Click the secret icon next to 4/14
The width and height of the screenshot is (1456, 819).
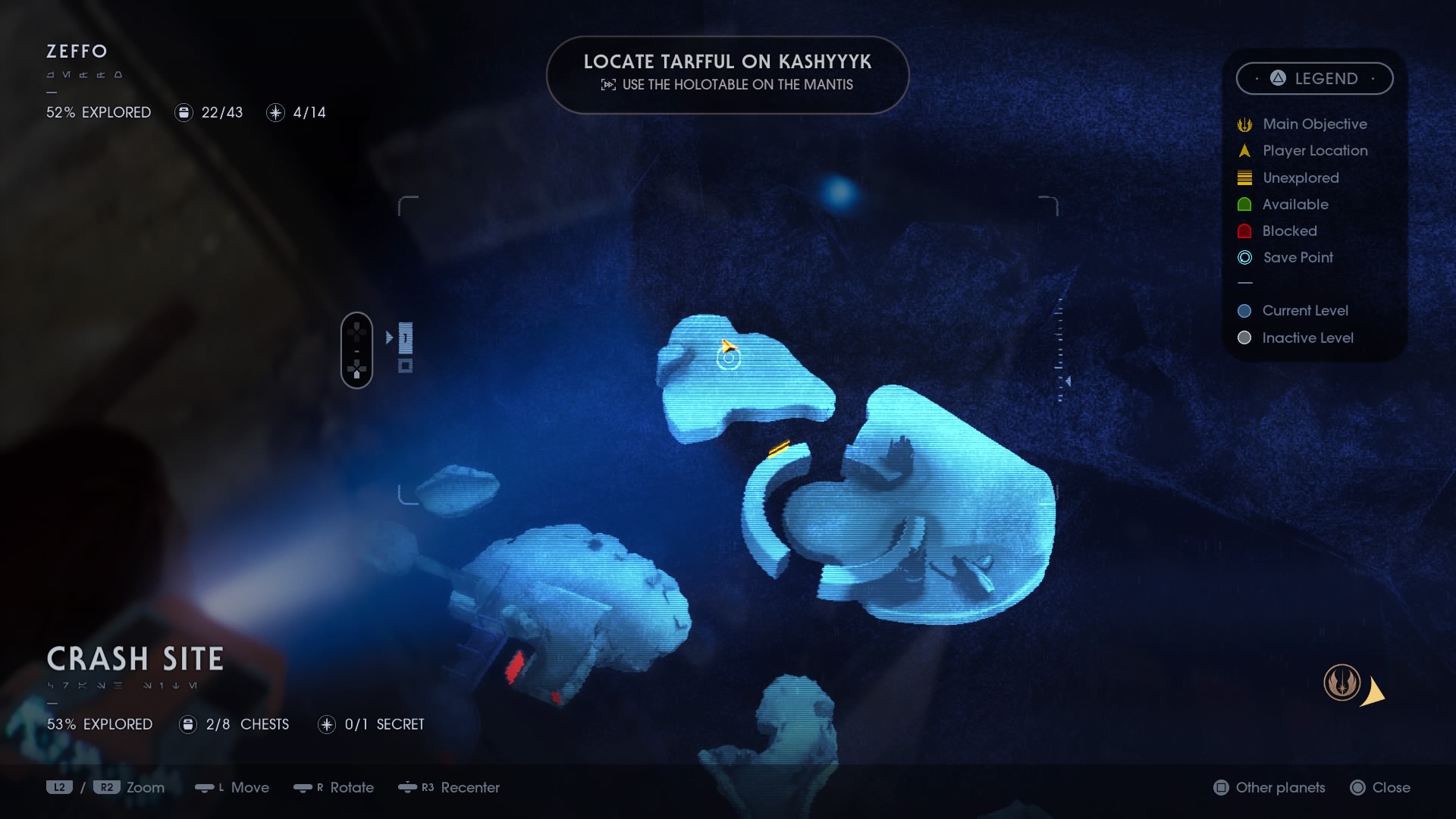[275, 112]
